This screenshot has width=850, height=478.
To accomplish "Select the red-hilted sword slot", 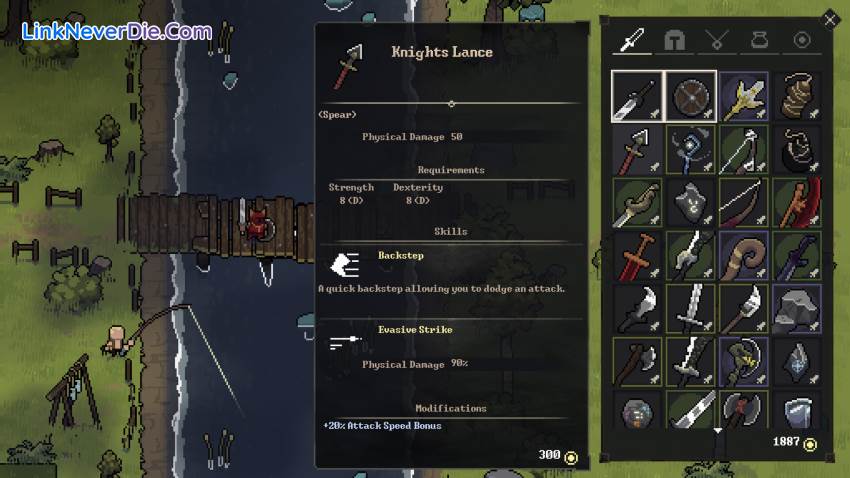I will click(x=637, y=256).
